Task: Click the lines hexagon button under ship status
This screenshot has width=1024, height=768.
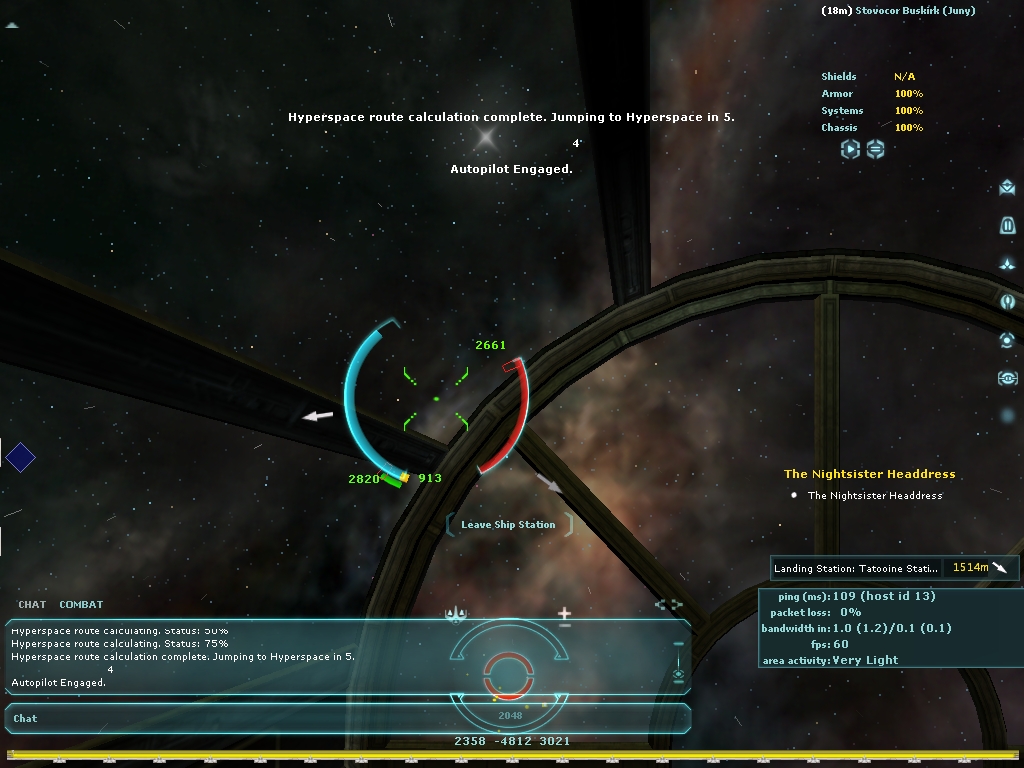Action: (875, 149)
